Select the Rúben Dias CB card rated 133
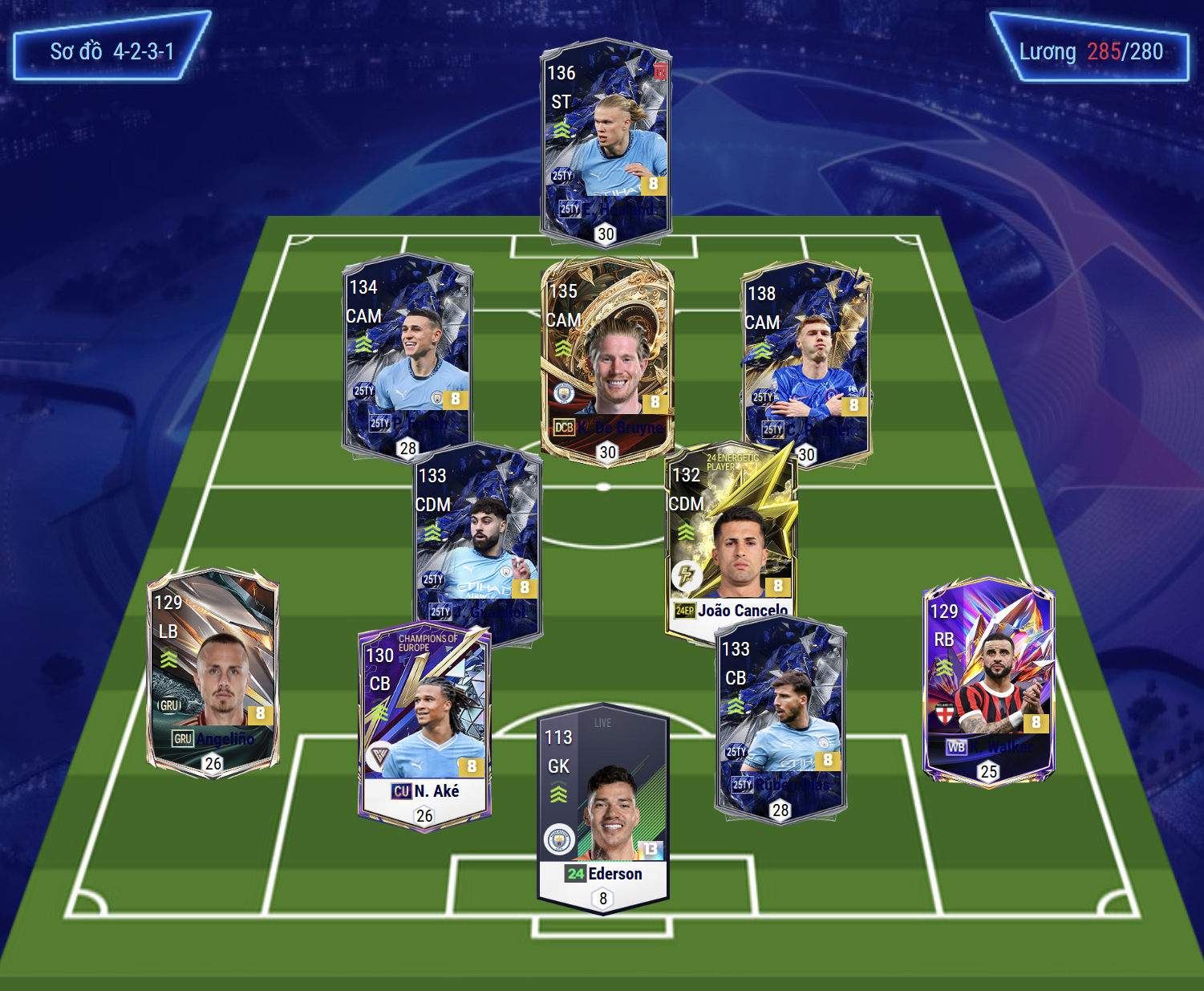Image resolution: width=1204 pixels, height=991 pixels. click(x=780, y=718)
